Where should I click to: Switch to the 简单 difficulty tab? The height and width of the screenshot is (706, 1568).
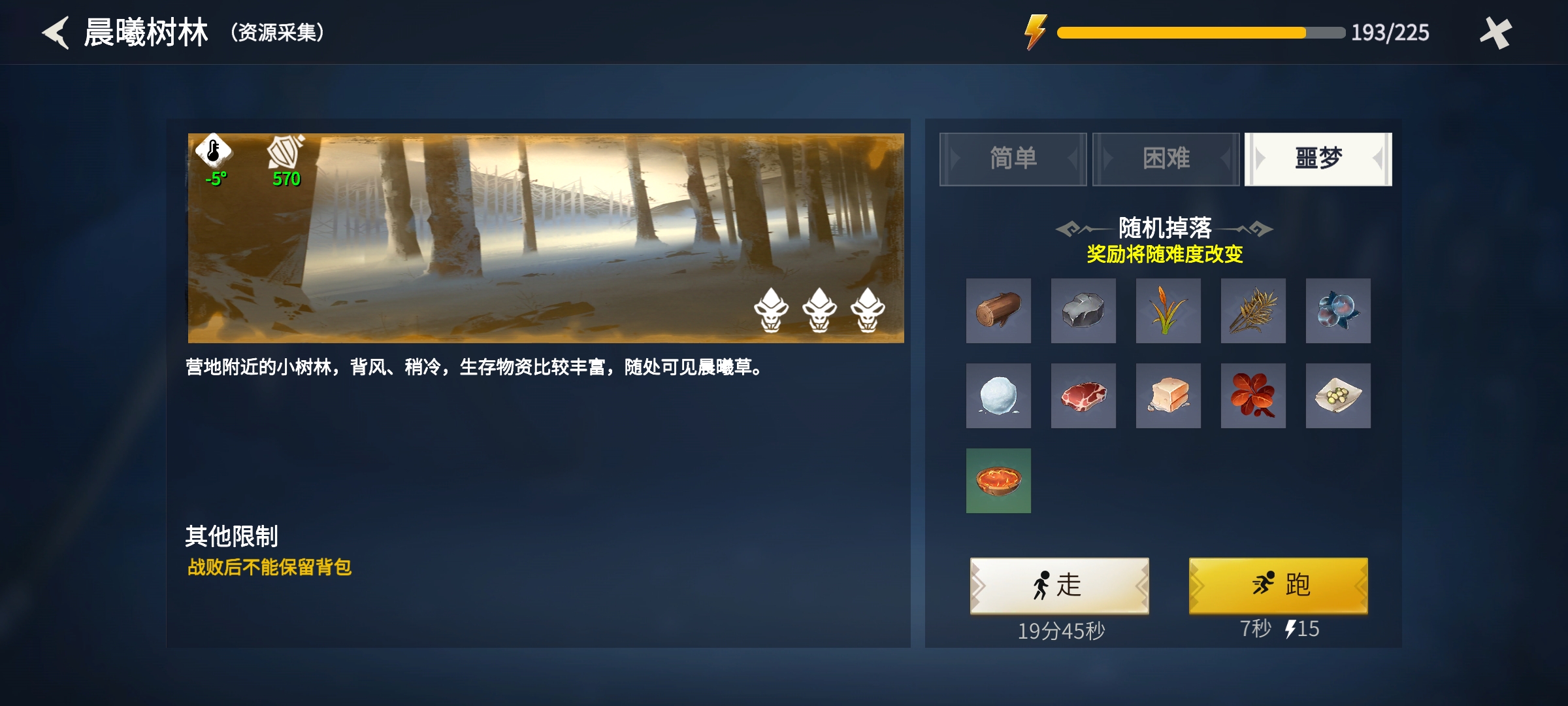click(1013, 159)
